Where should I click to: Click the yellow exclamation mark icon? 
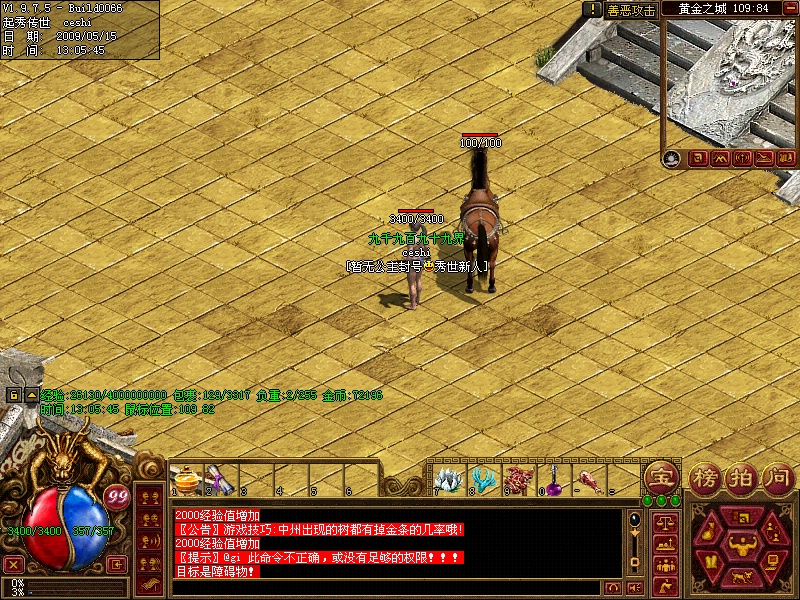pos(592,9)
